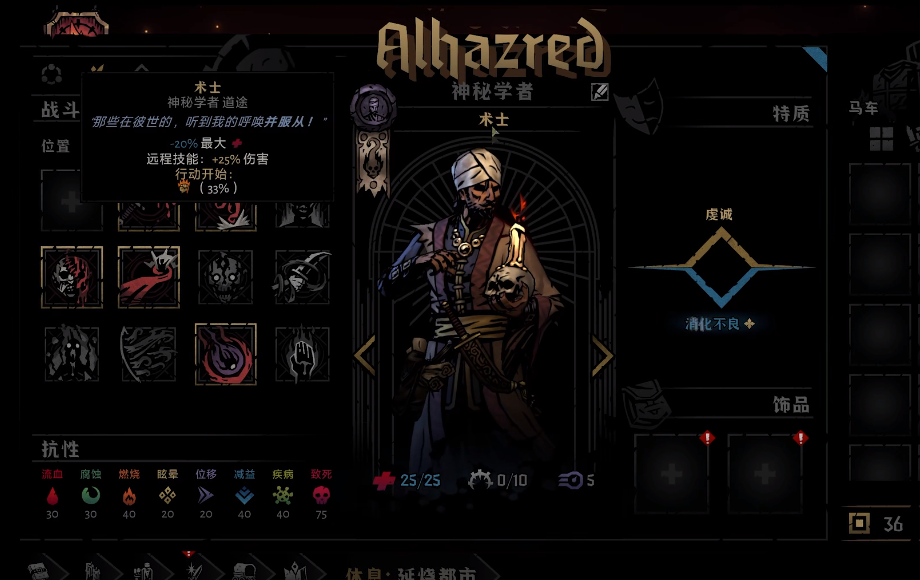920x580 pixels.
Task: Choose the grey raised hand skill
Action: [302, 354]
